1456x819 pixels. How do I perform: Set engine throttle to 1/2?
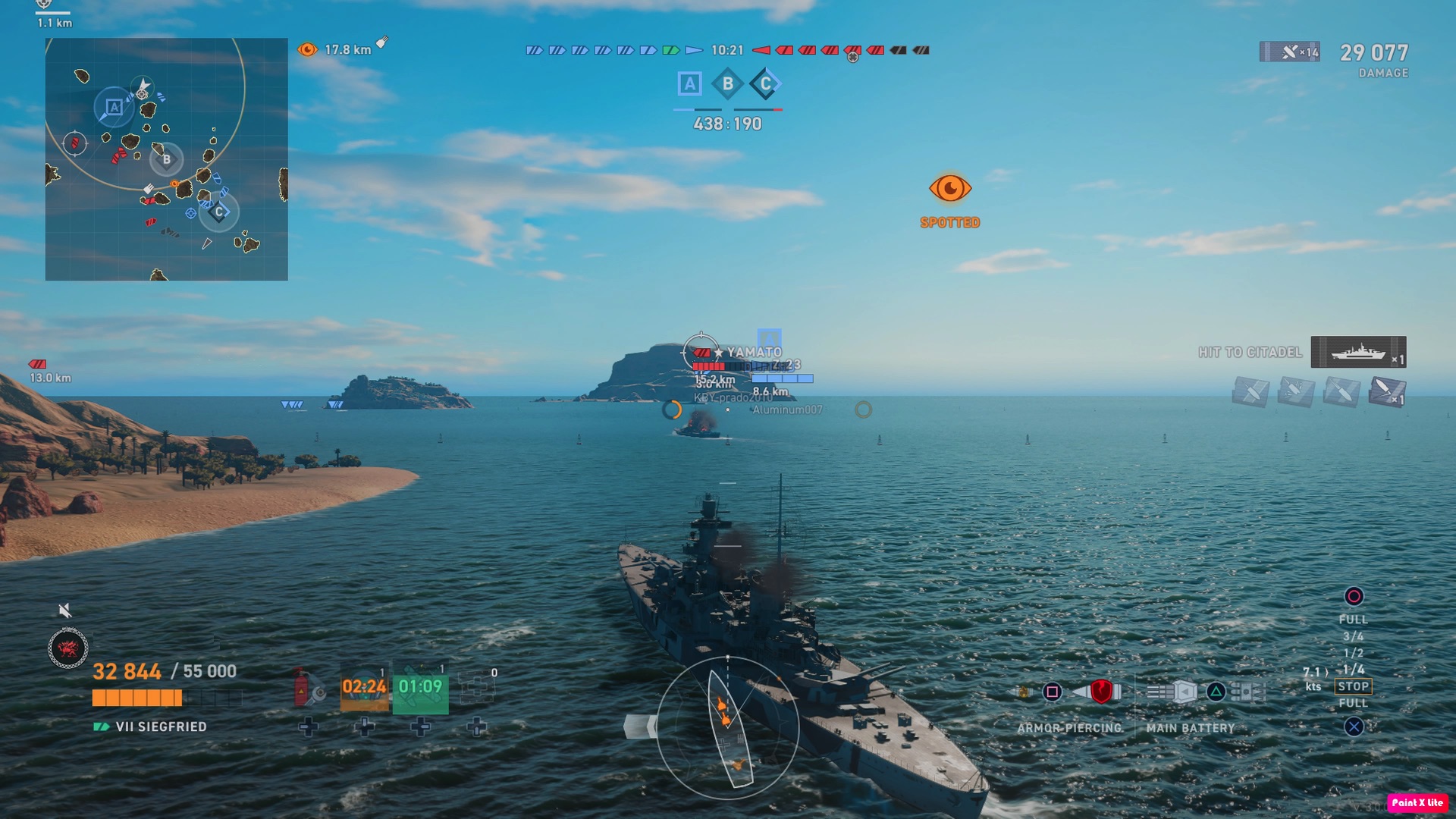(x=1354, y=653)
